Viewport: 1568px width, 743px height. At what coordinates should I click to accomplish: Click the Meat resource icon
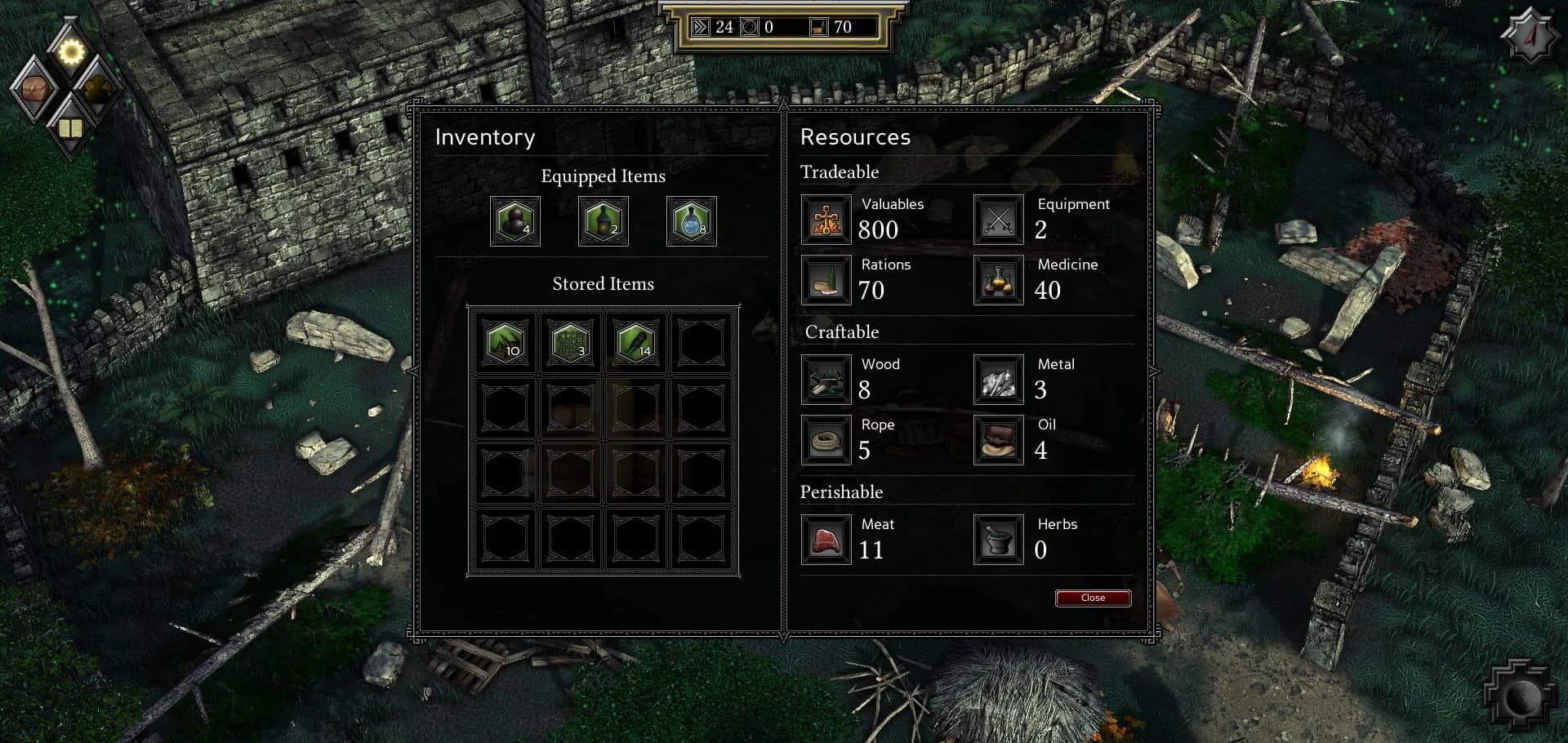(x=826, y=540)
